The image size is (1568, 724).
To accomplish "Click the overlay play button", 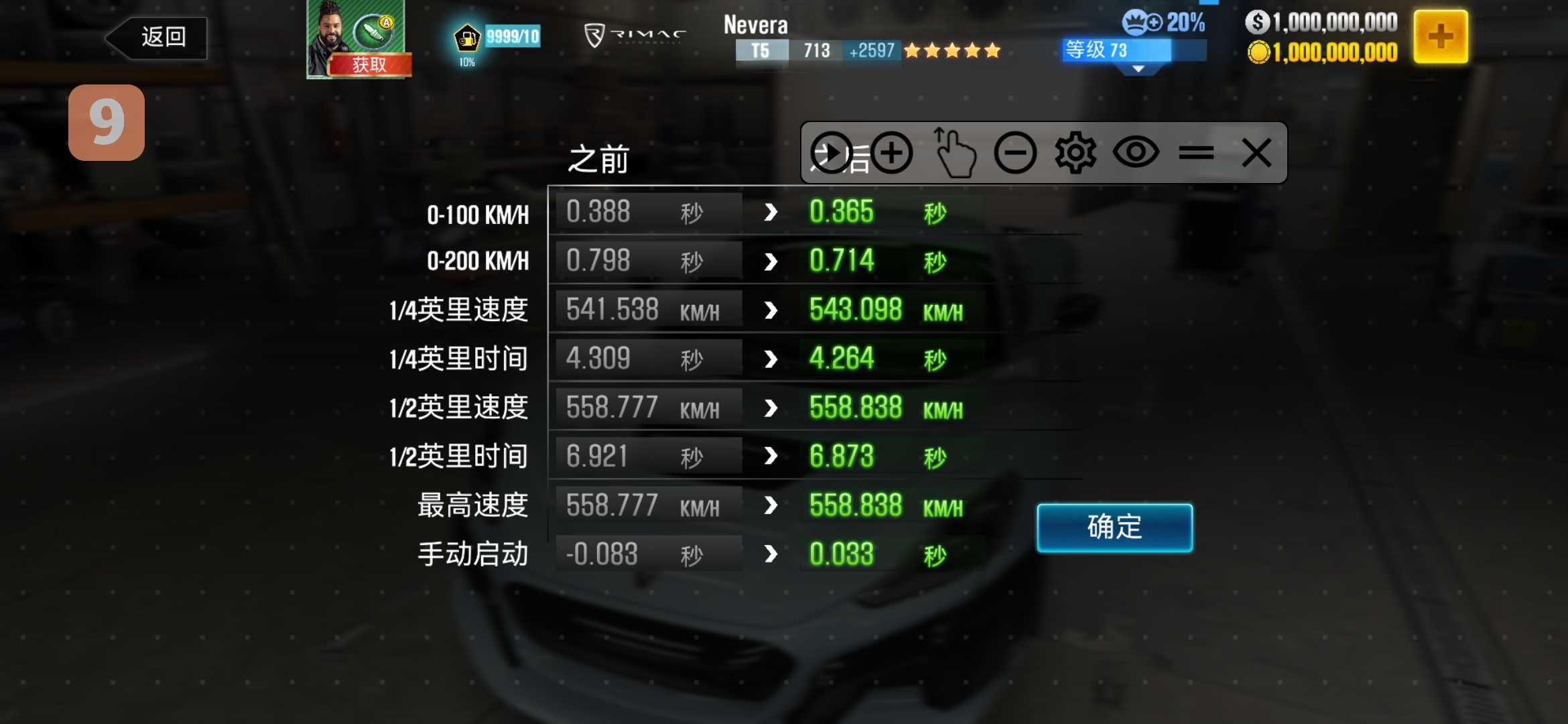I will (831, 153).
